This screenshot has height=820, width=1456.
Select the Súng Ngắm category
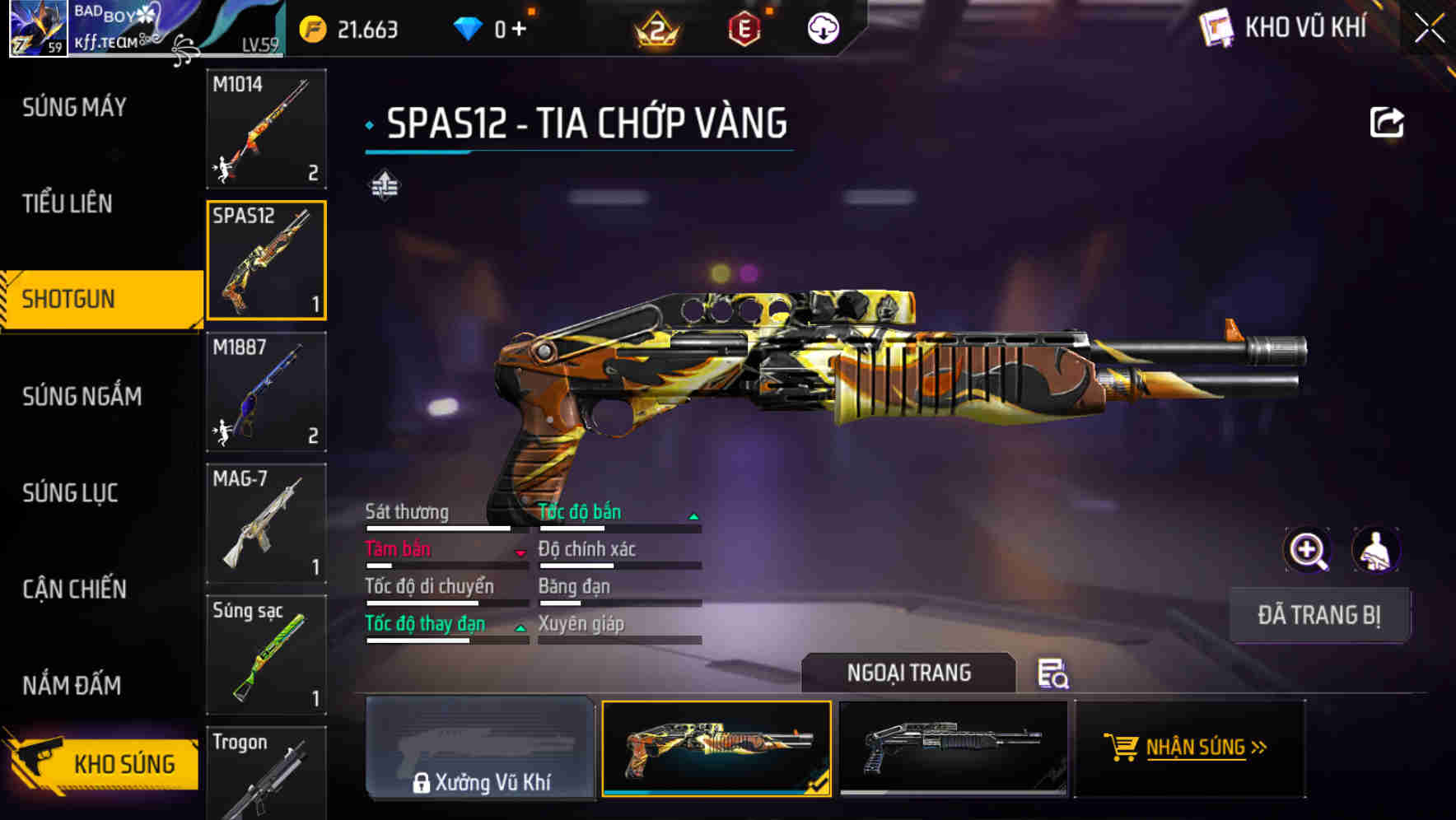tap(82, 397)
